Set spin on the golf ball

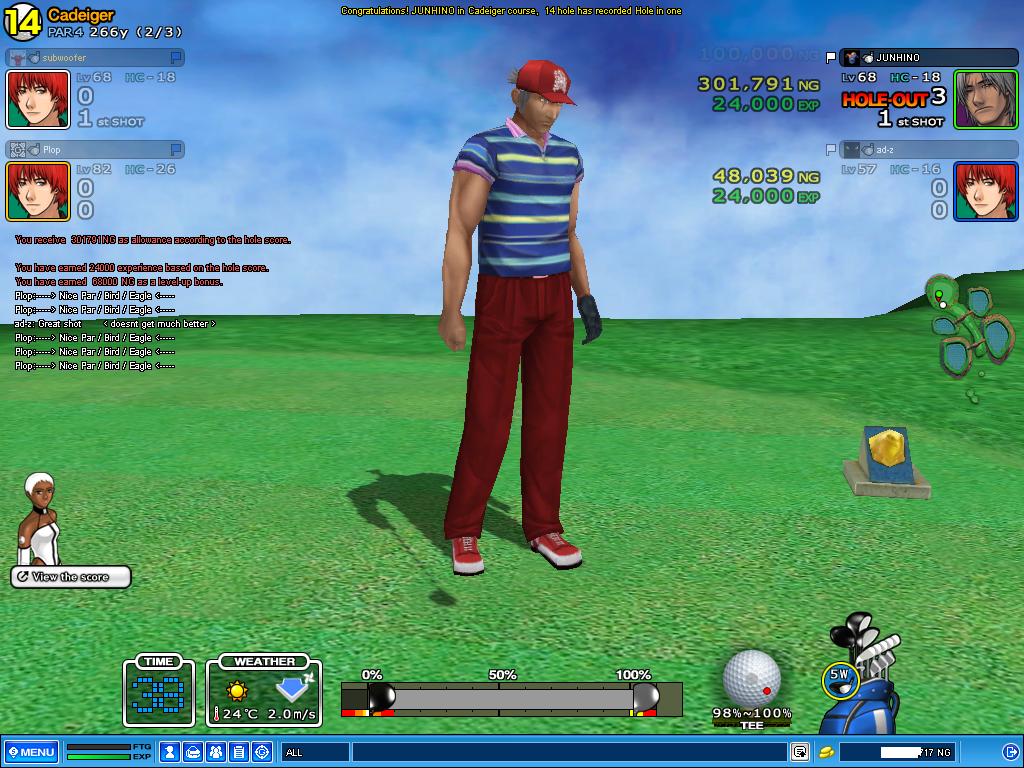752,678
